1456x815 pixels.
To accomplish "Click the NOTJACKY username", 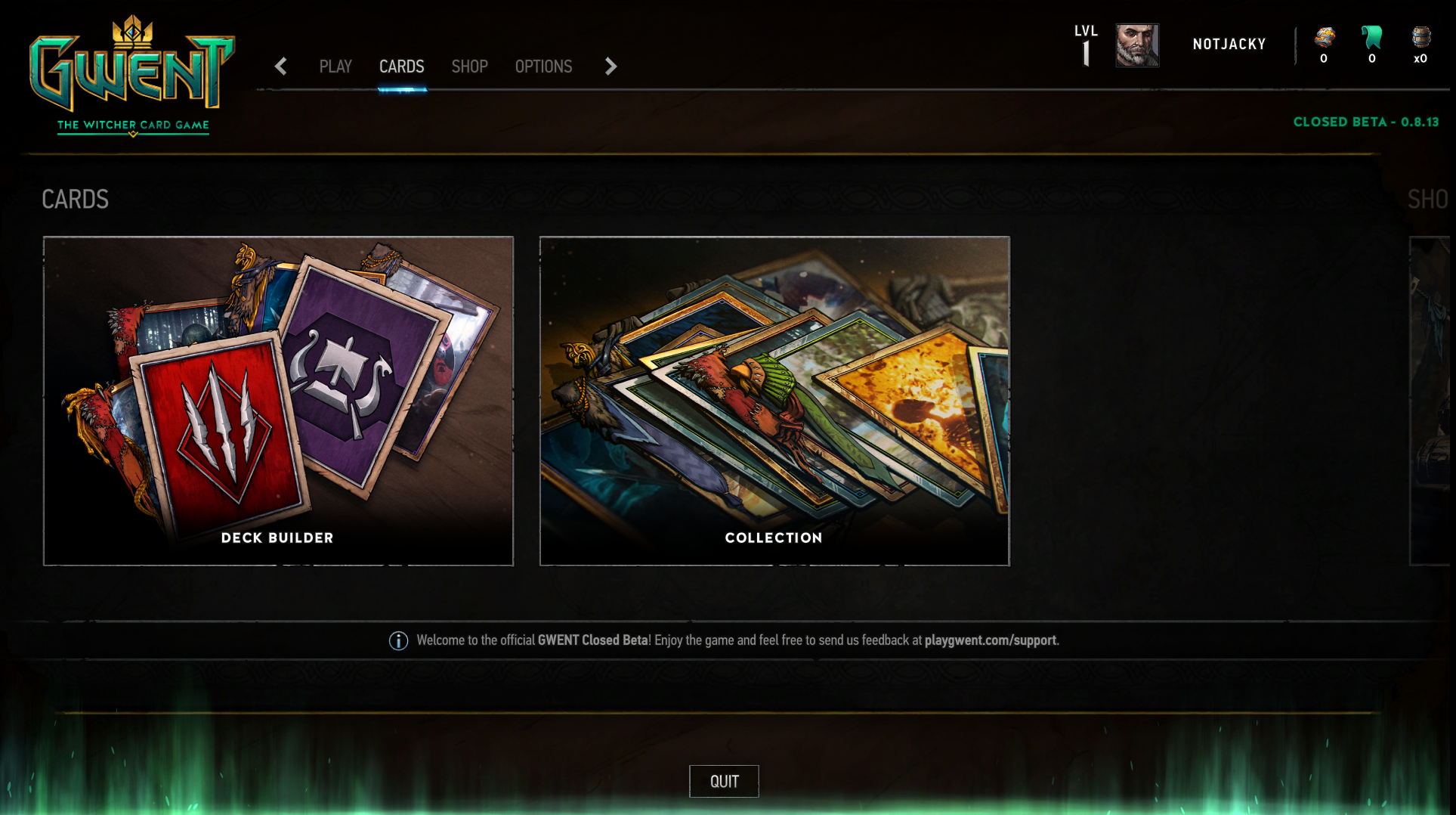I will 1229,44.
